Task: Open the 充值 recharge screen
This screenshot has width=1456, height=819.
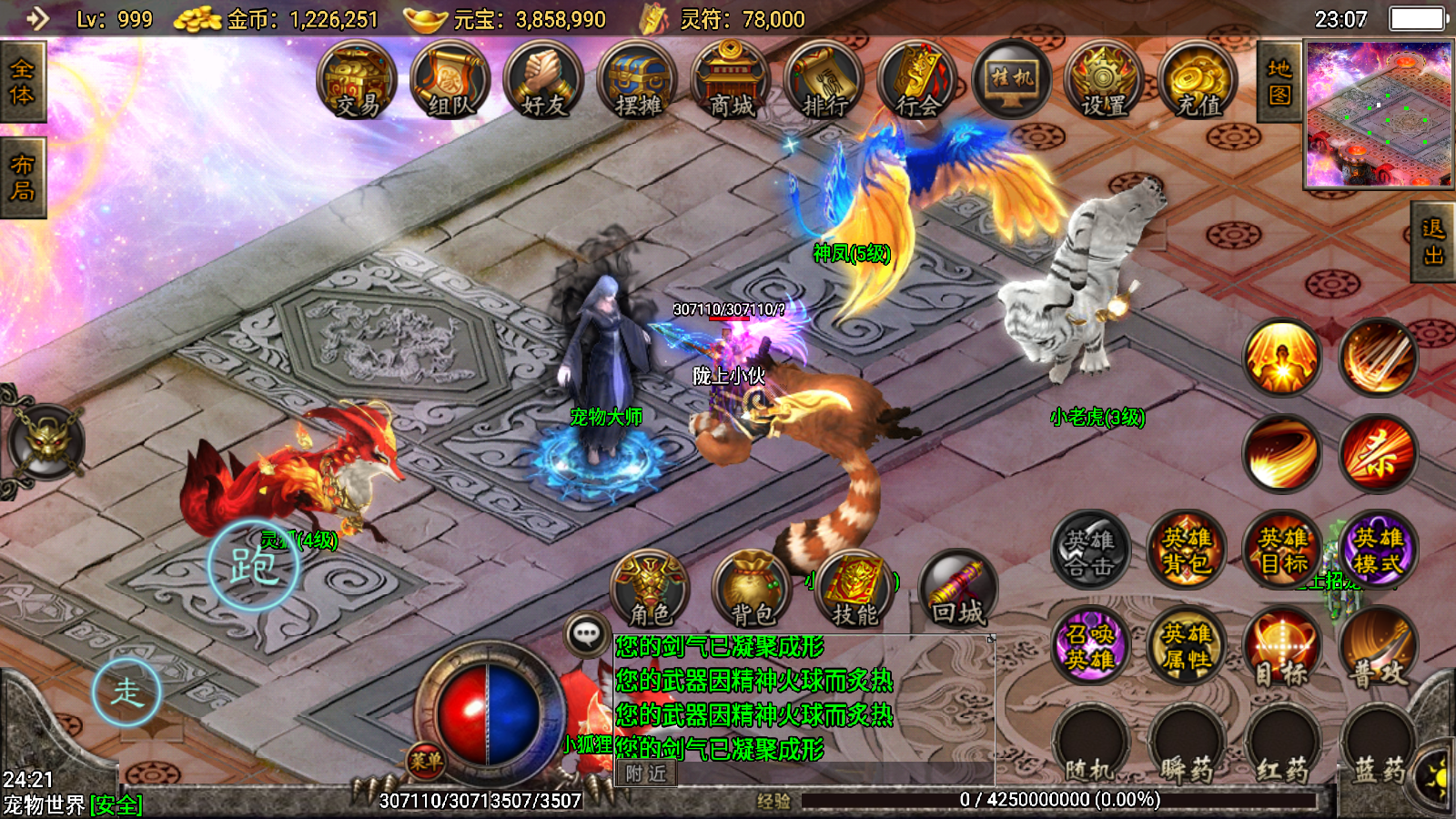Action: [x=1198, y=82]
